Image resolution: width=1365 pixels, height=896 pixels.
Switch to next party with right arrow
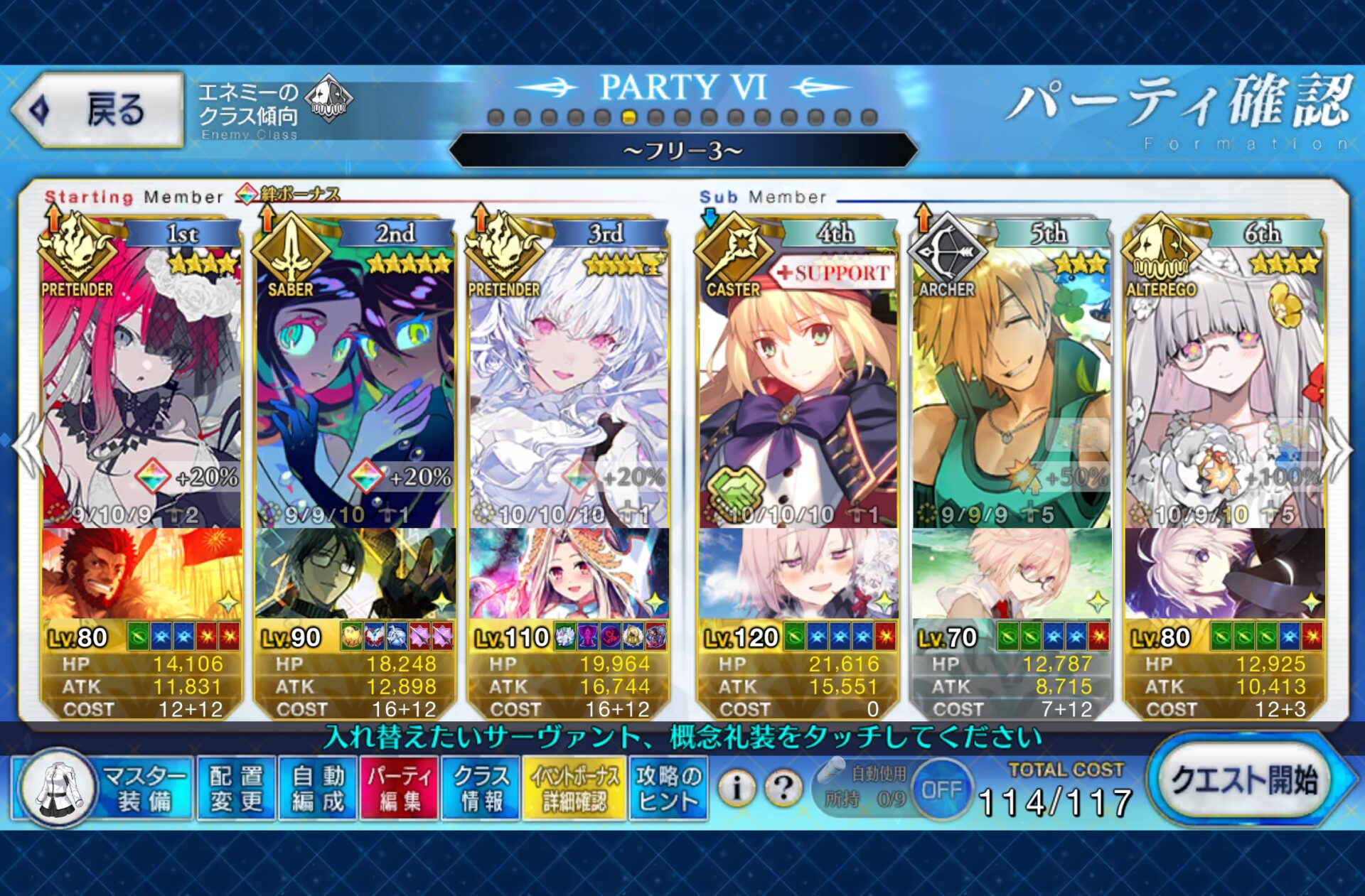point(1339,448)
